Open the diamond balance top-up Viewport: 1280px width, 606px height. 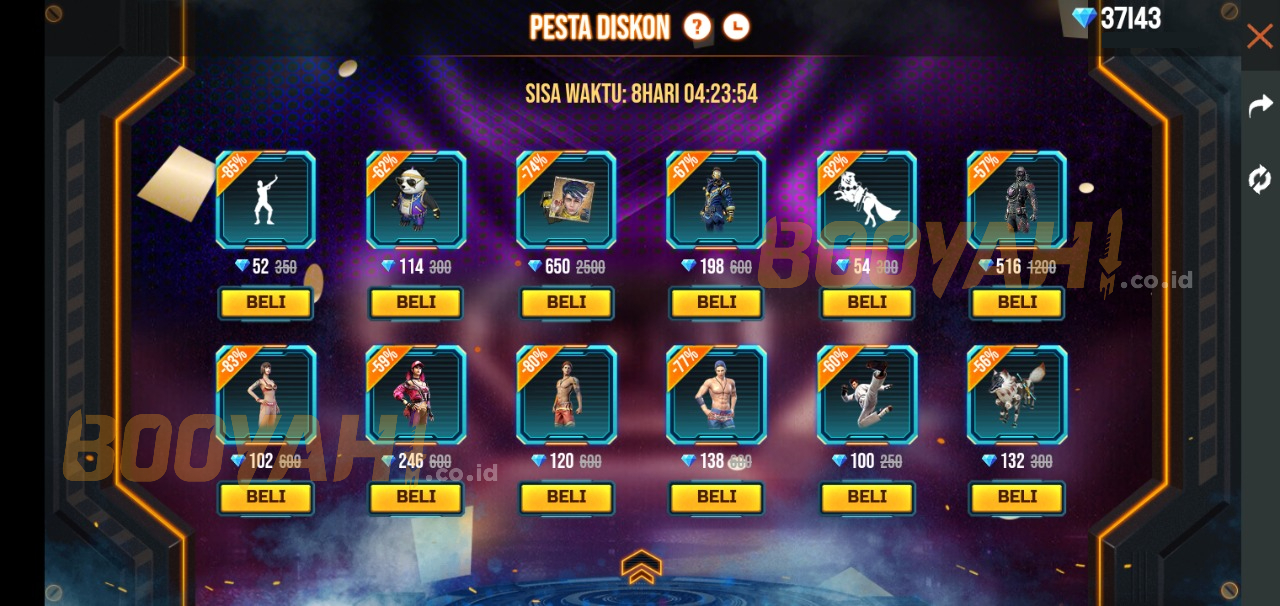tap(1117, 18)
